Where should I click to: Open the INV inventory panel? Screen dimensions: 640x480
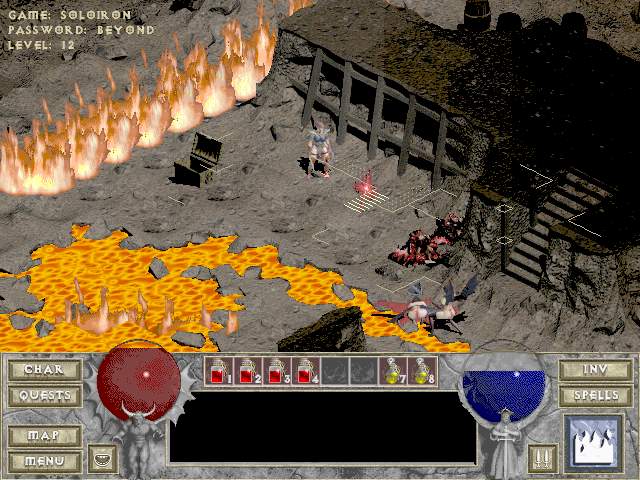click(596, 370)
